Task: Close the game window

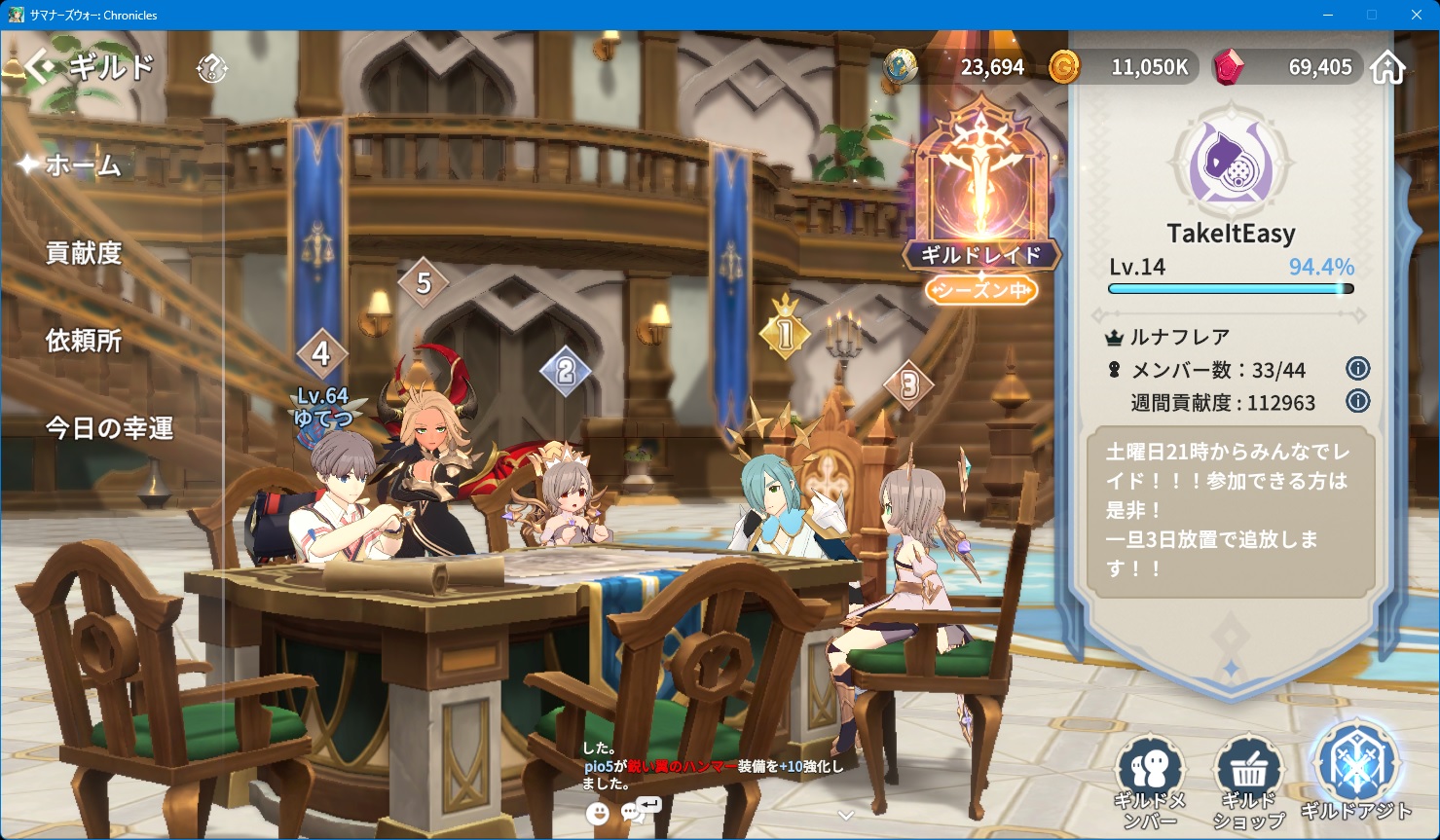Action: tap(1417, 15)
